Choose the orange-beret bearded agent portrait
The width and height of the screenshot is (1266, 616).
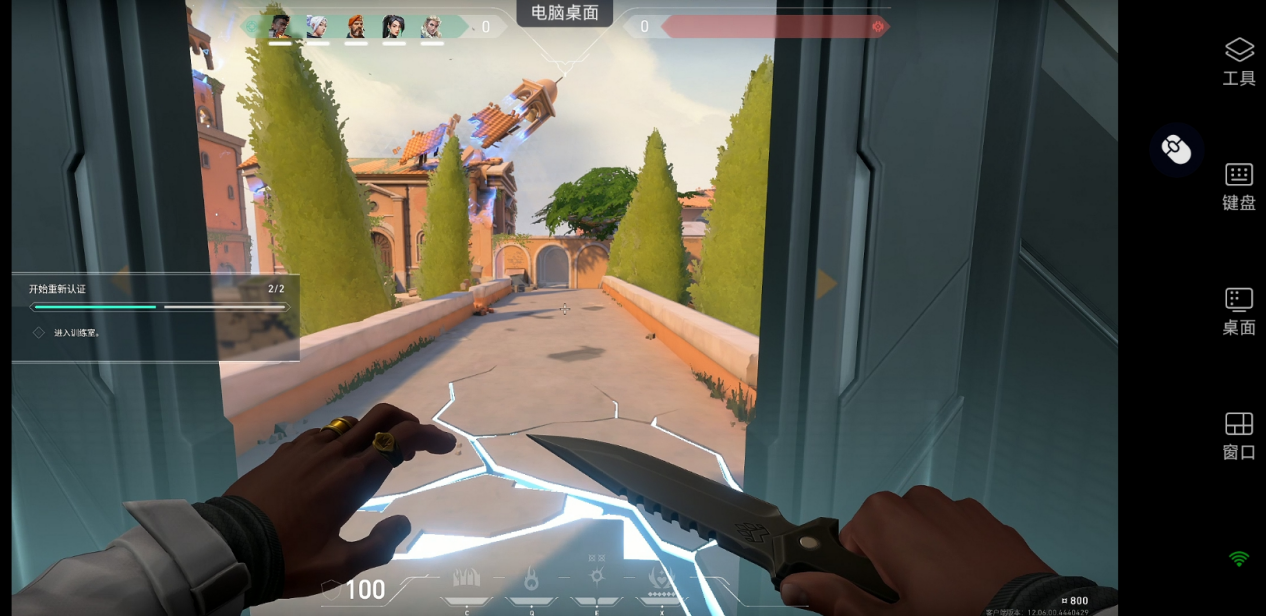coord(356,27)
